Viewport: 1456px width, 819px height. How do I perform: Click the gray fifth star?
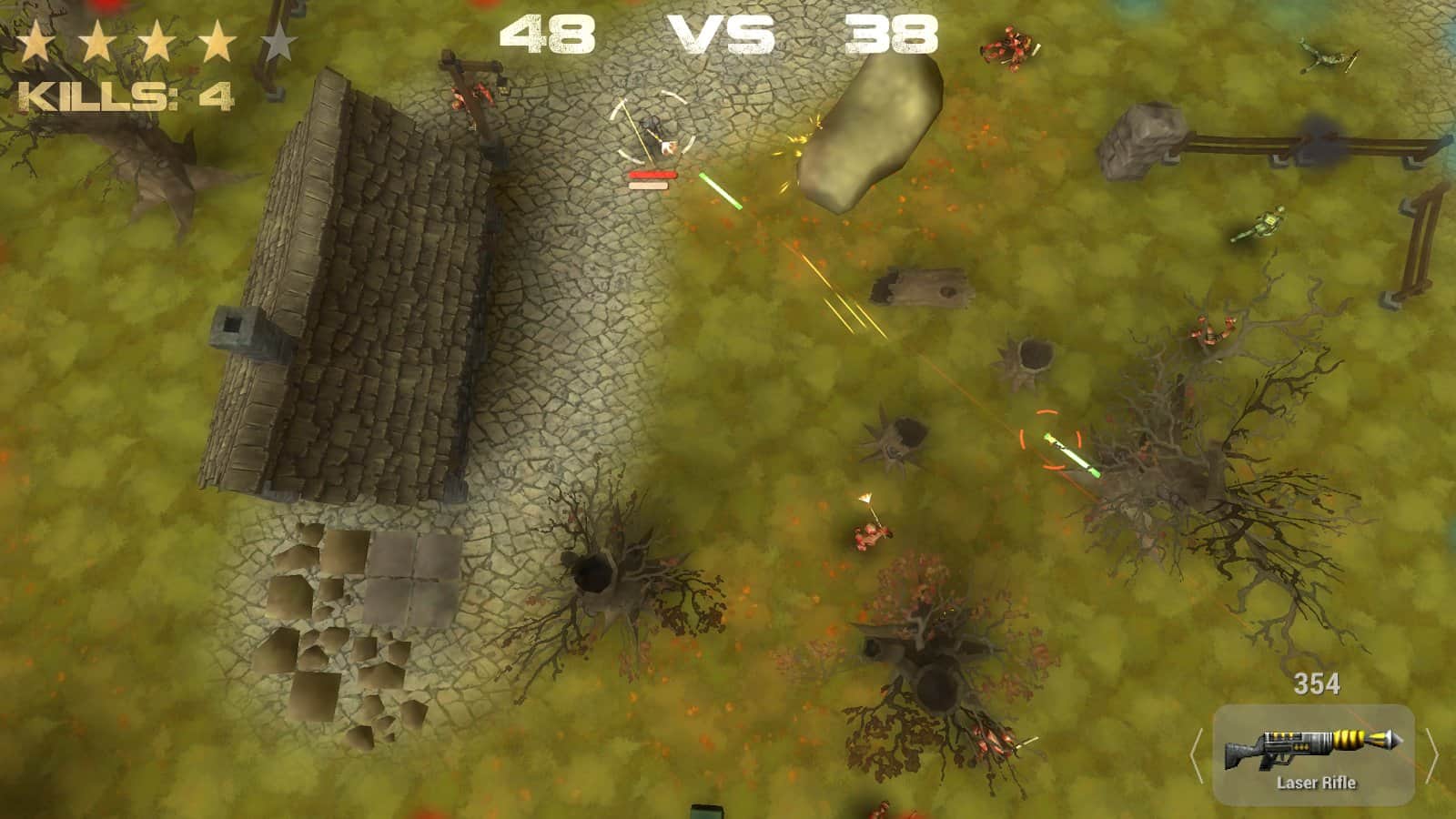[x=280, y=40]
